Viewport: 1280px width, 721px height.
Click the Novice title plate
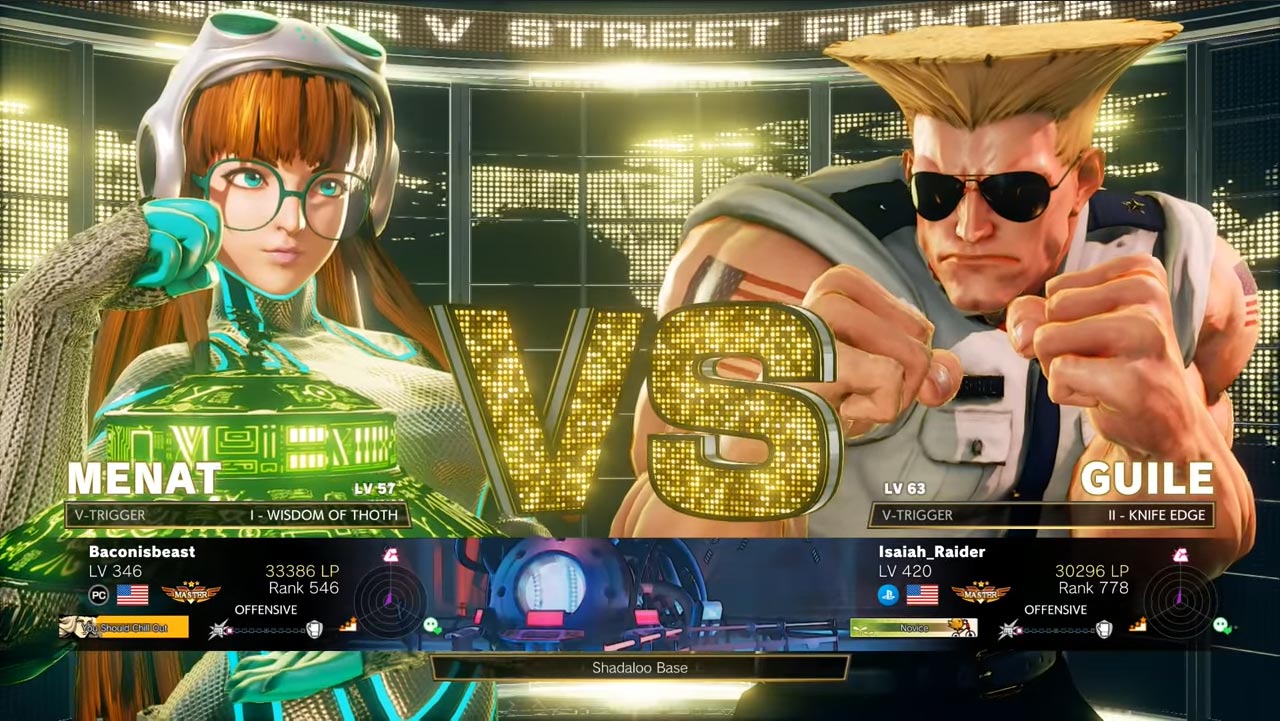[913, 628]
